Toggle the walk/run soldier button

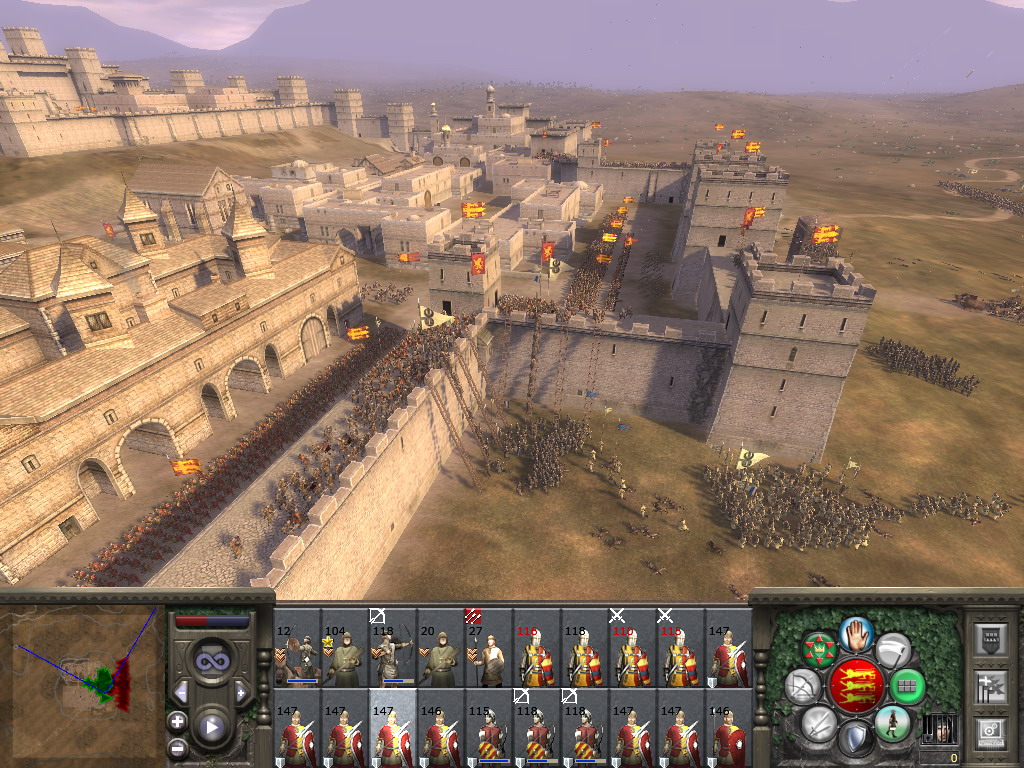point(891,723)
